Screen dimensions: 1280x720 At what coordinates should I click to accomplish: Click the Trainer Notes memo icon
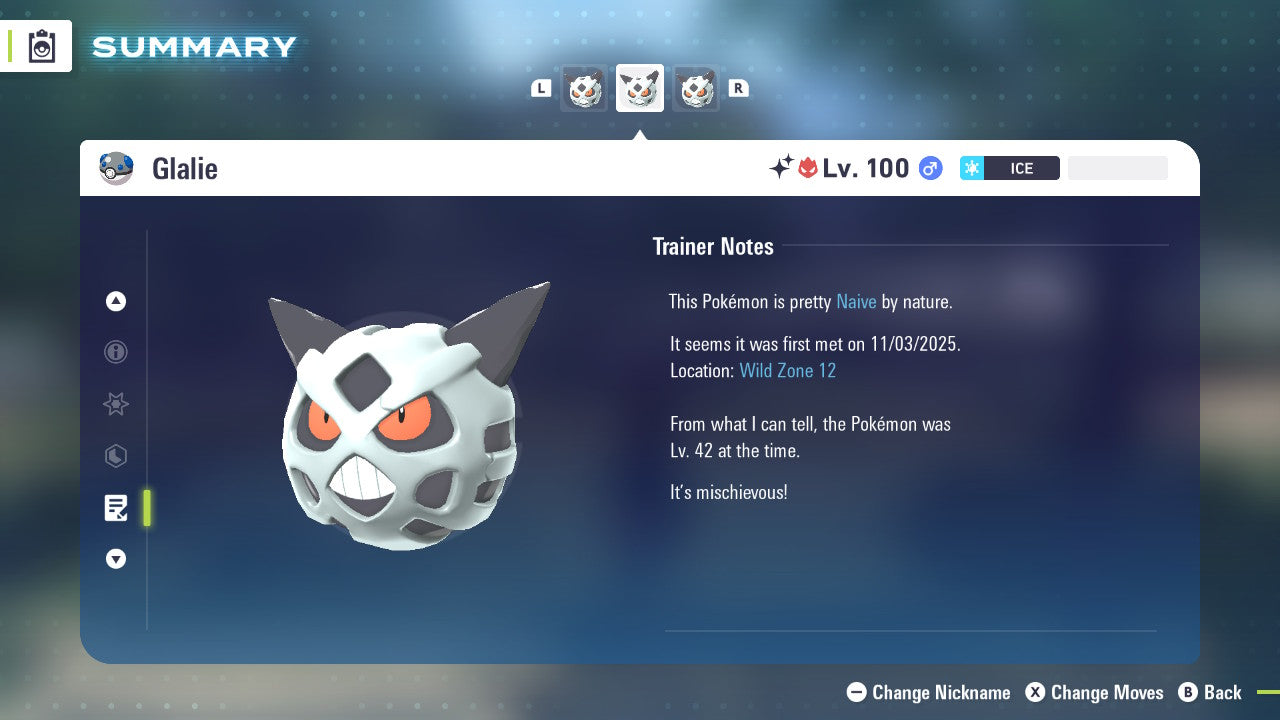point(115,508)
